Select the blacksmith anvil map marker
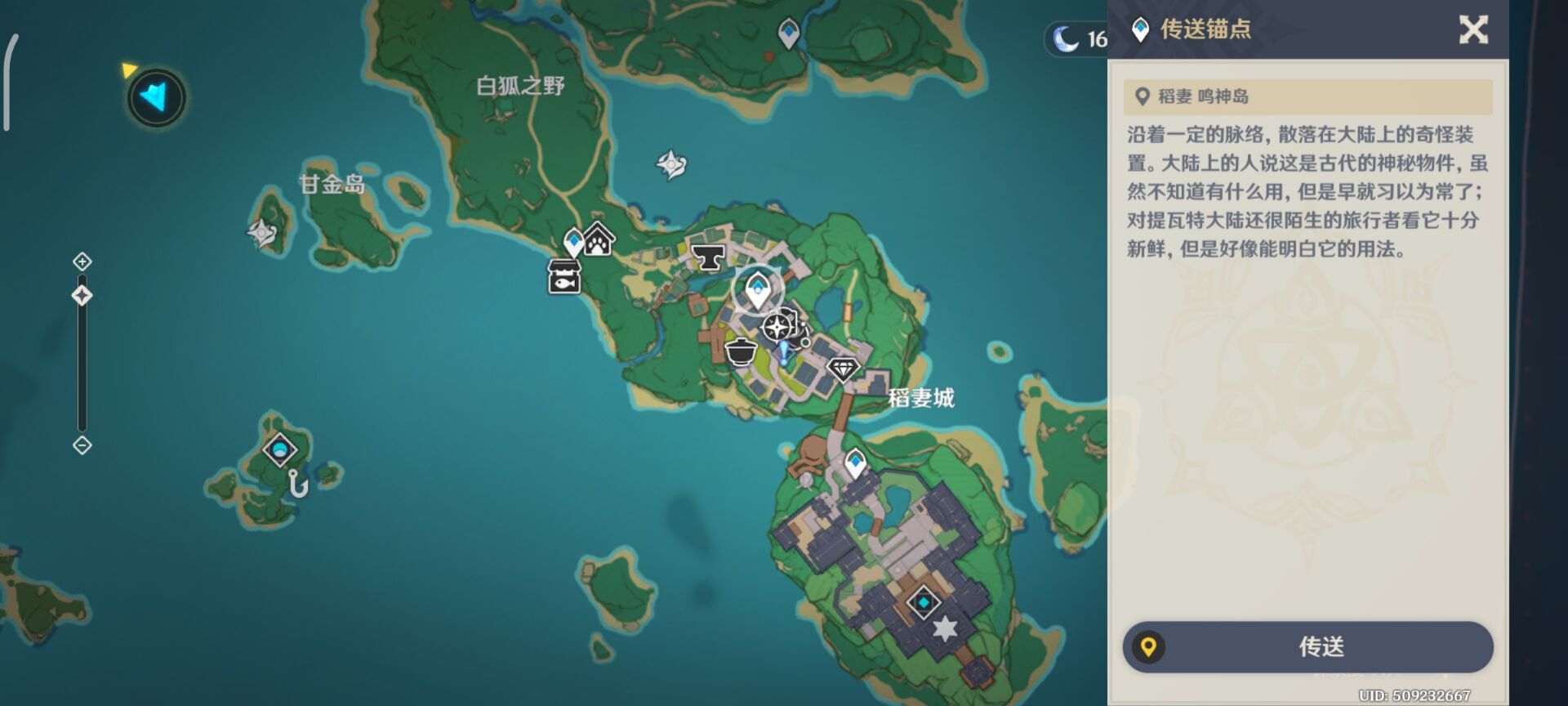The height and width of the screenshot is (706, 1568). [x=708, y=257]
